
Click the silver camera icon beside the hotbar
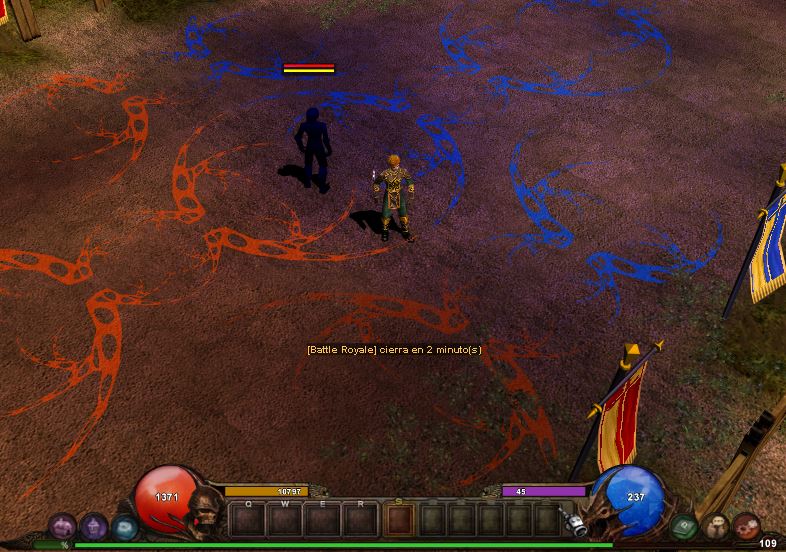573,522
